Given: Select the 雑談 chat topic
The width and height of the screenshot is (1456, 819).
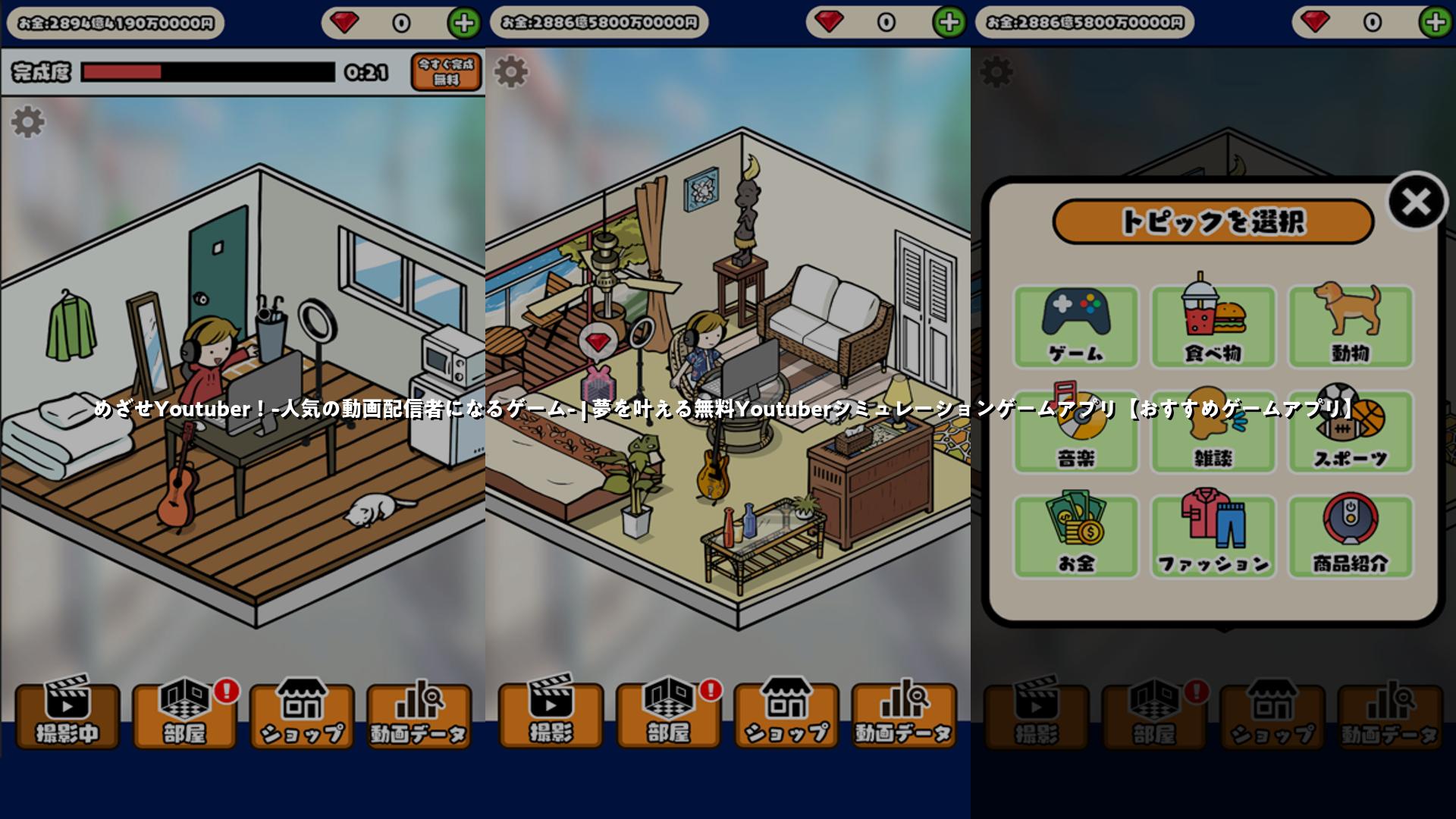Looking at the screenshot, I should (x=1213, y=432).
